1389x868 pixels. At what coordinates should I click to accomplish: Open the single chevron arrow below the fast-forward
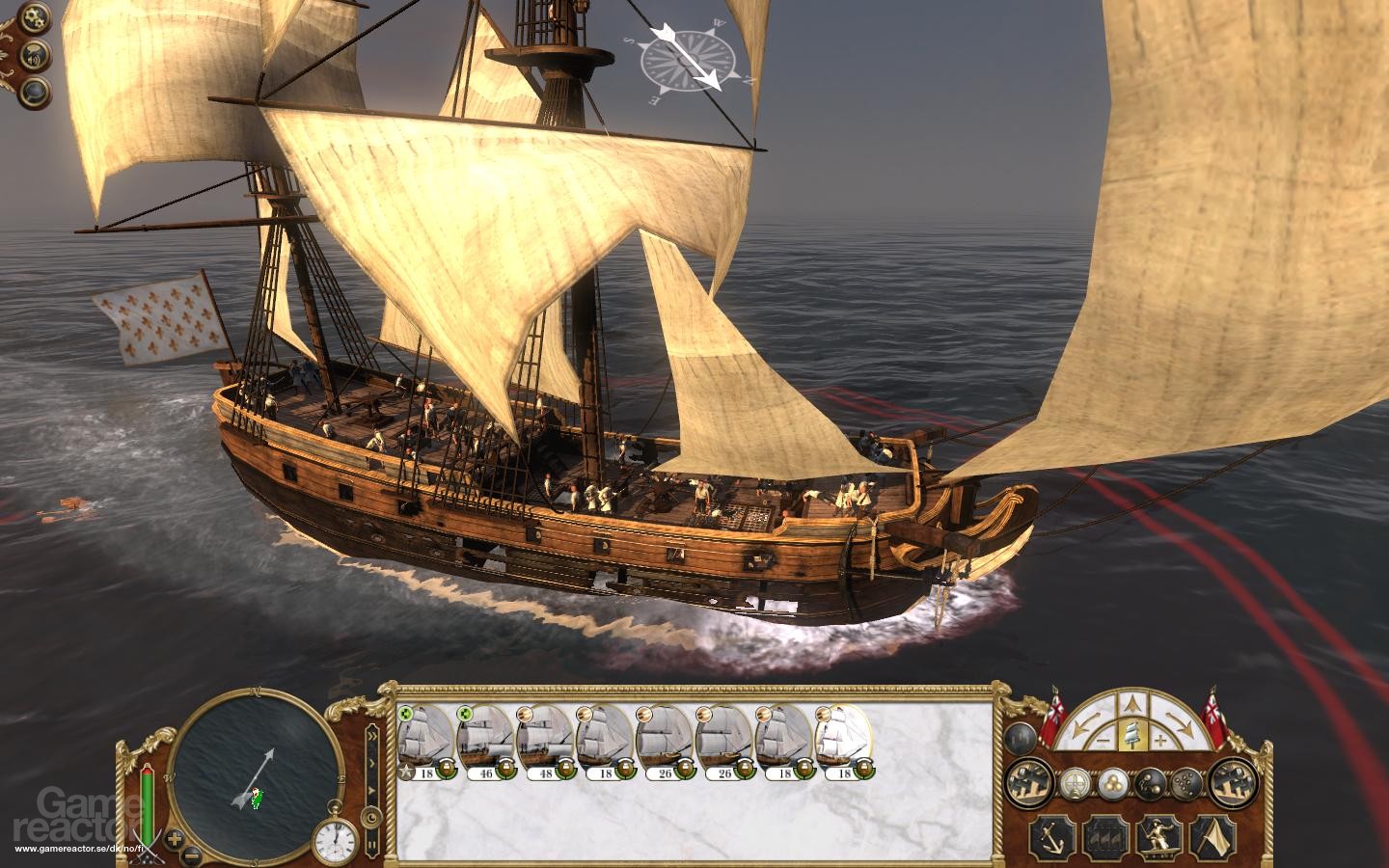pyautogui.click(x=372, y=763)
